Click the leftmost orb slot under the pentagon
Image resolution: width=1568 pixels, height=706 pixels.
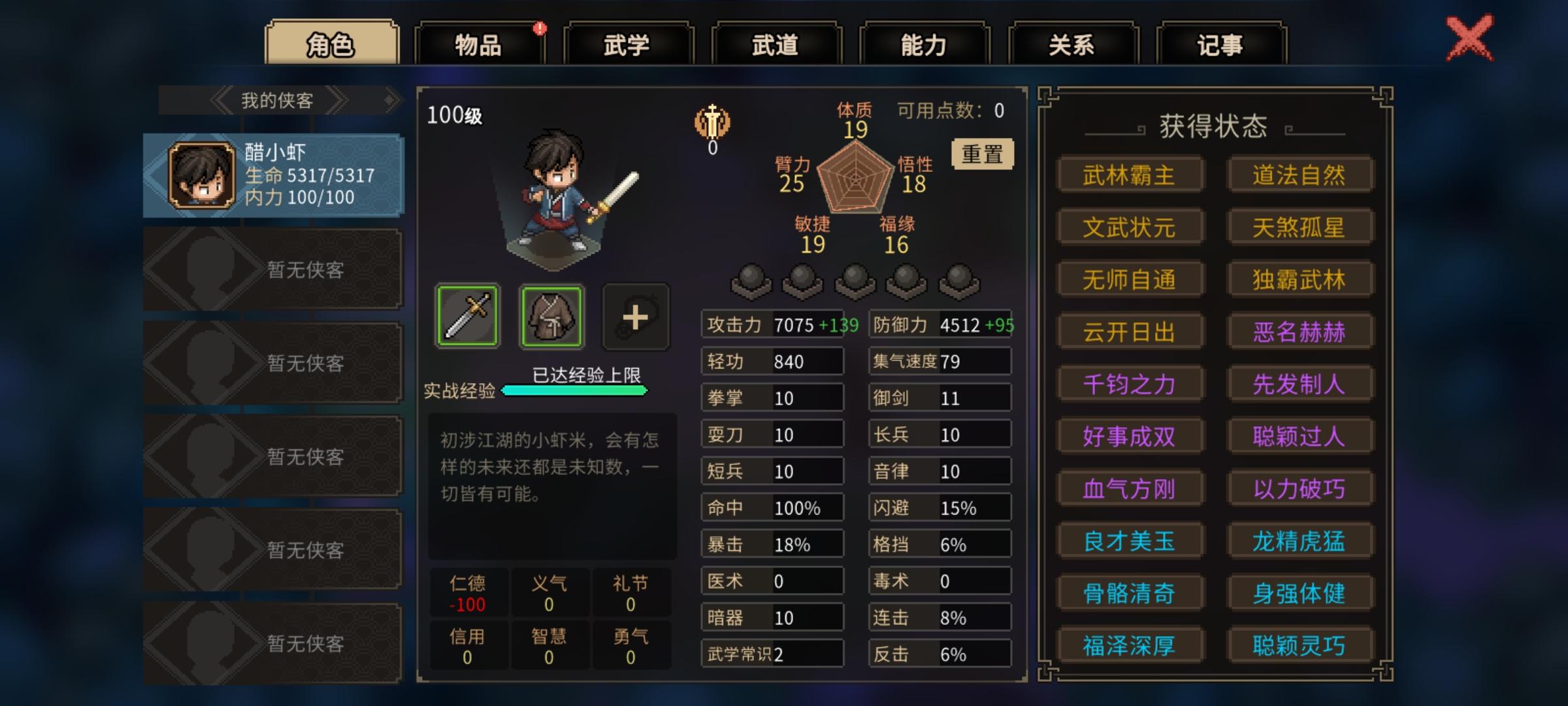point(751,277)
